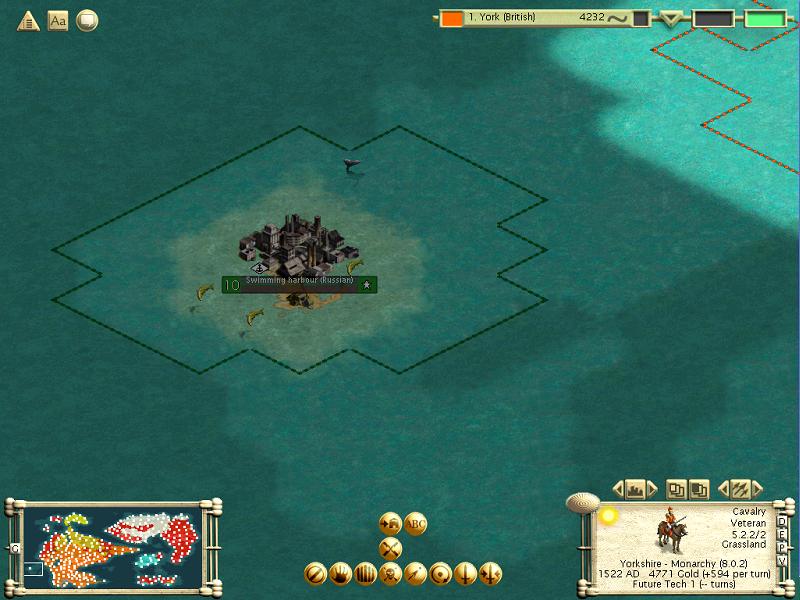Image resolution: width=800 pixels, height=600 pixels.
Task: Choose the open hand hold order
Action: click(340, 574)
